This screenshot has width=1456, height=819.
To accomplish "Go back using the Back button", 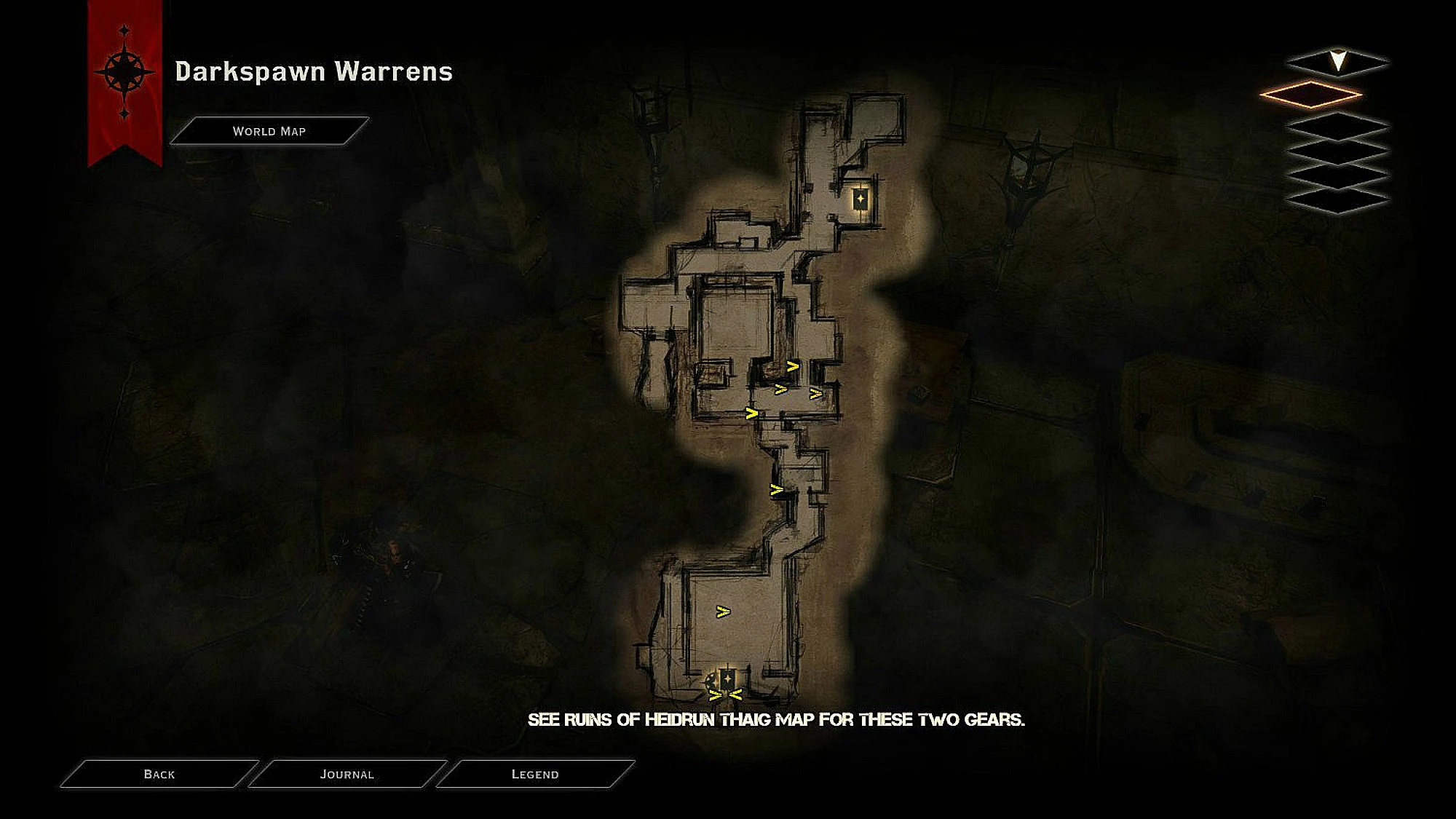I will [x=159, y=774].
